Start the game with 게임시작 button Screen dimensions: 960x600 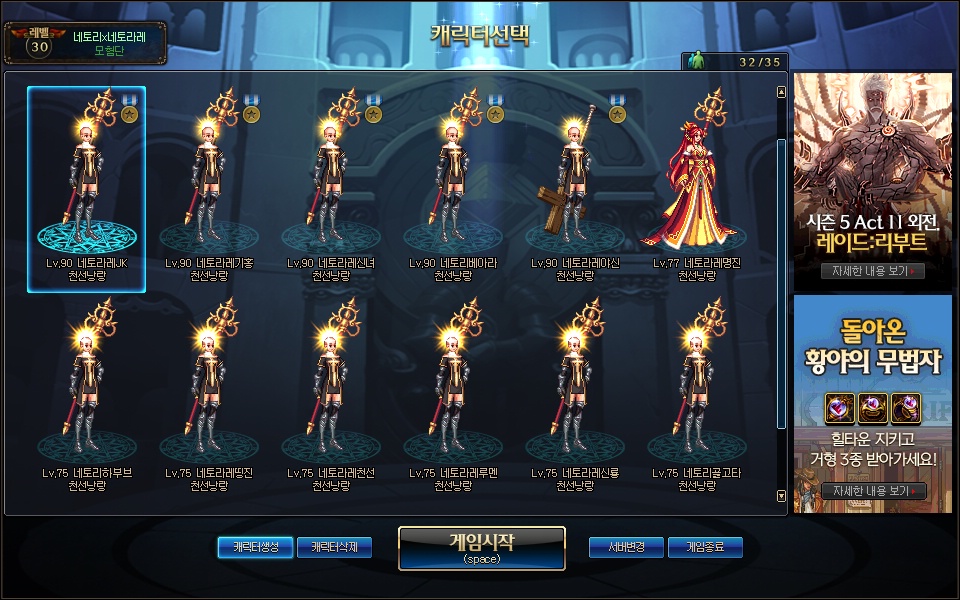pos(481,548)
